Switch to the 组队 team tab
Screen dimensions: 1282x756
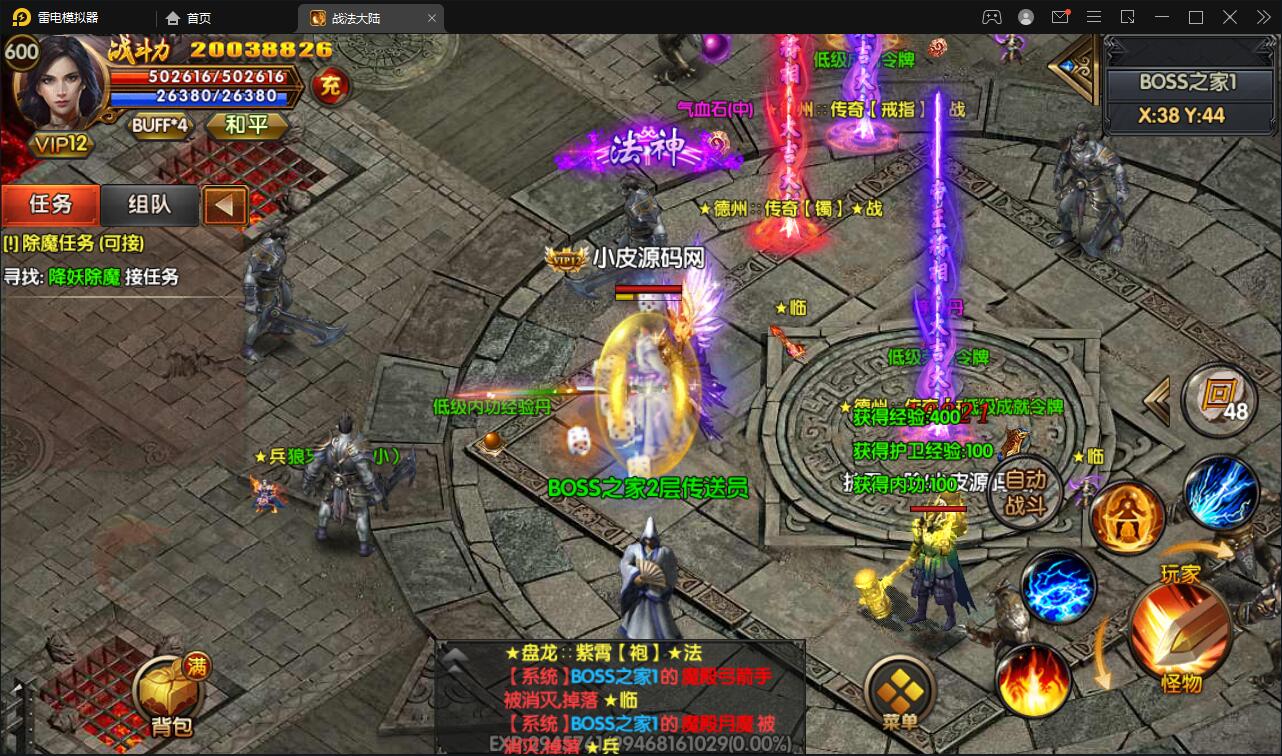147,205
